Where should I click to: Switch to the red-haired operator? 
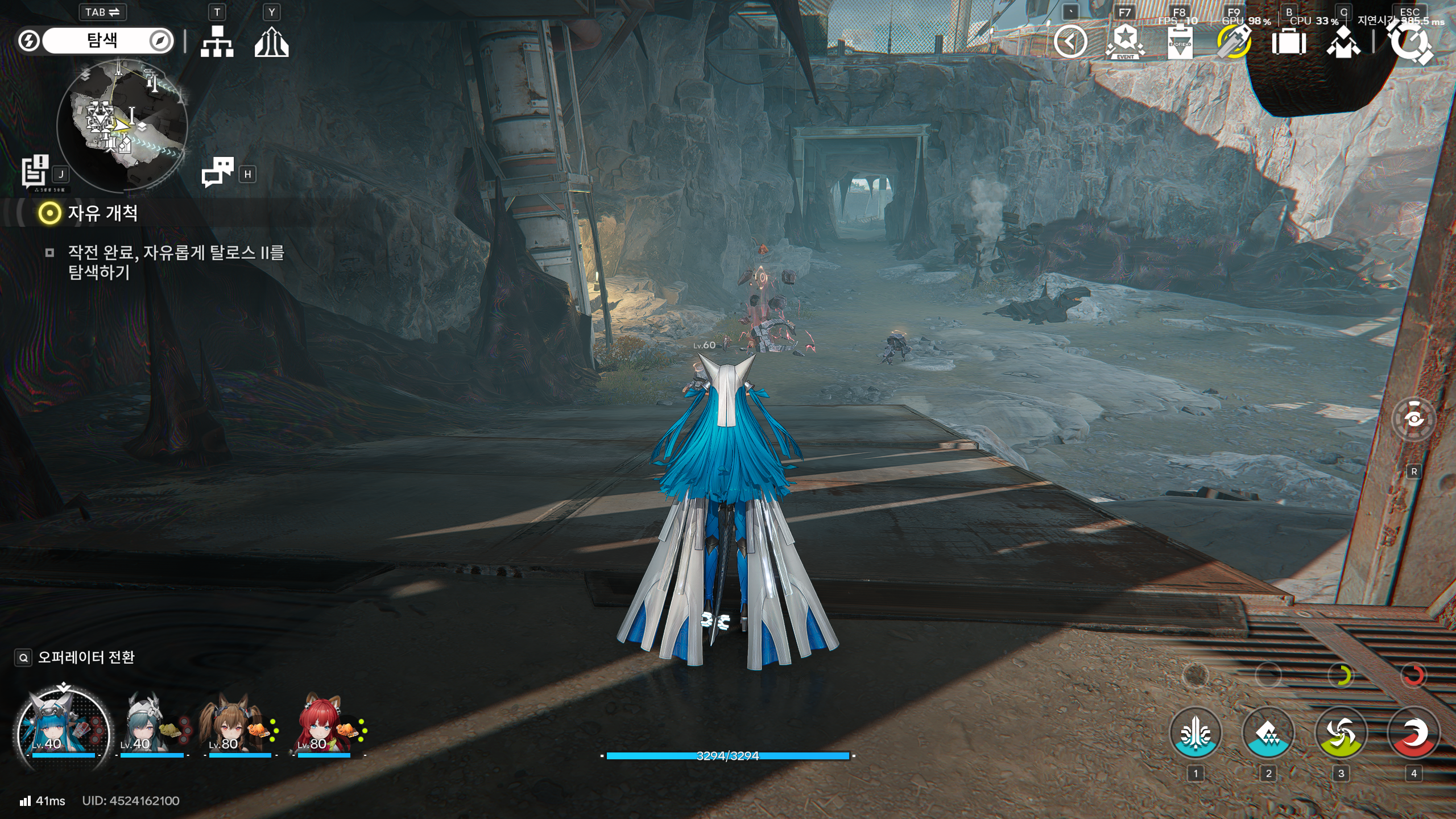[x=320, y=725]
